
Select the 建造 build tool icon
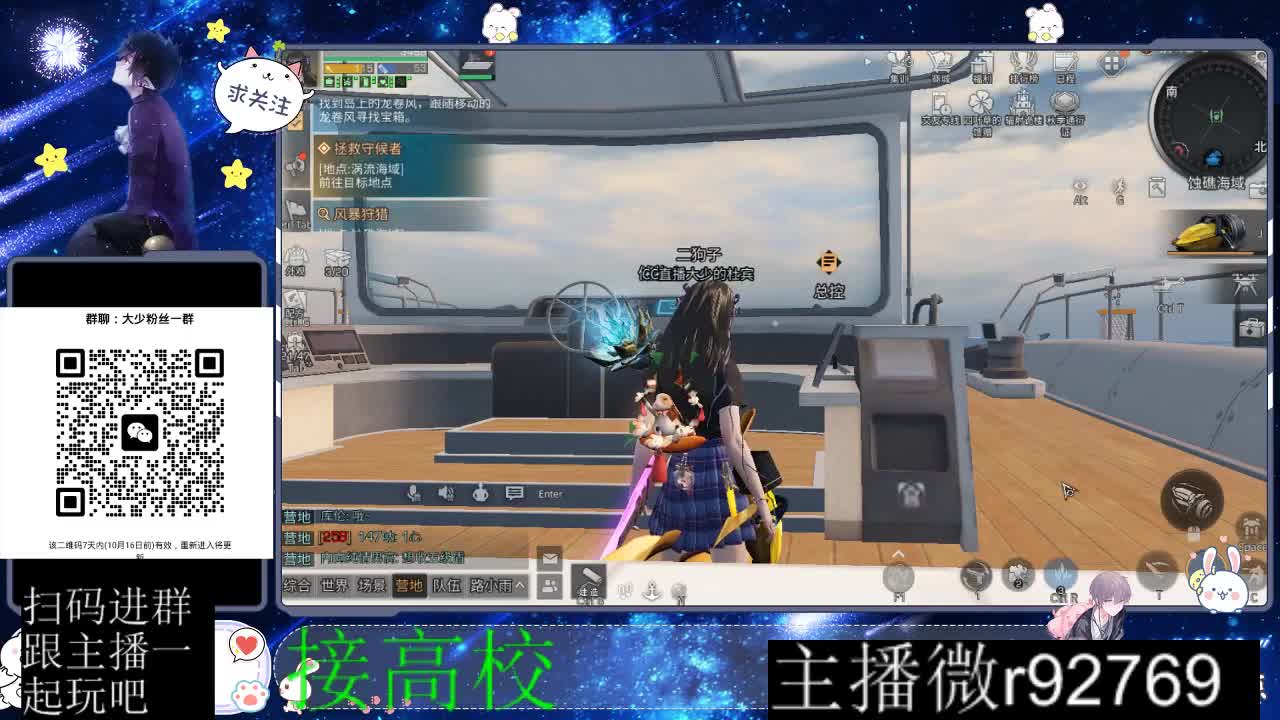click(588, 582)
